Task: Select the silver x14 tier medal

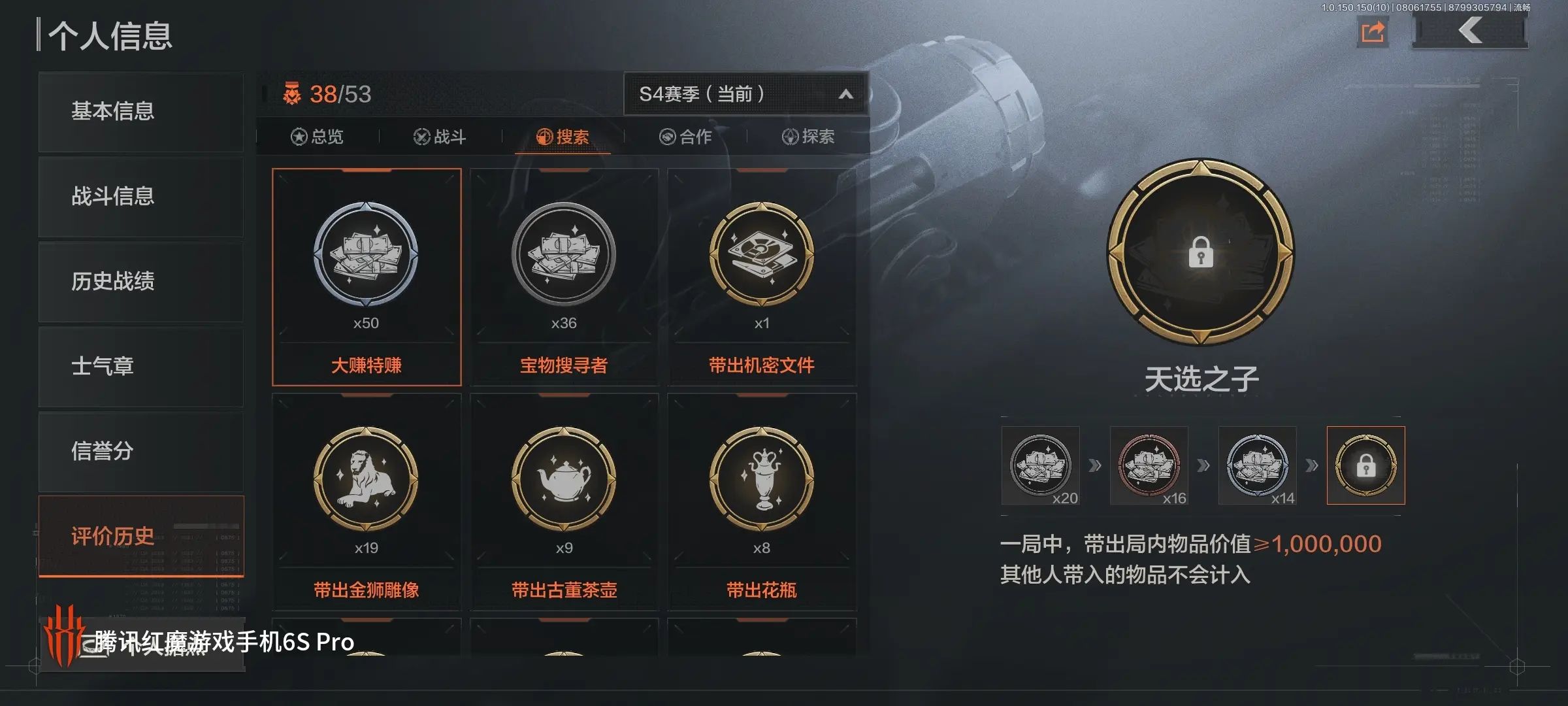Action: pyautogui.click(x=1258, y=465)
